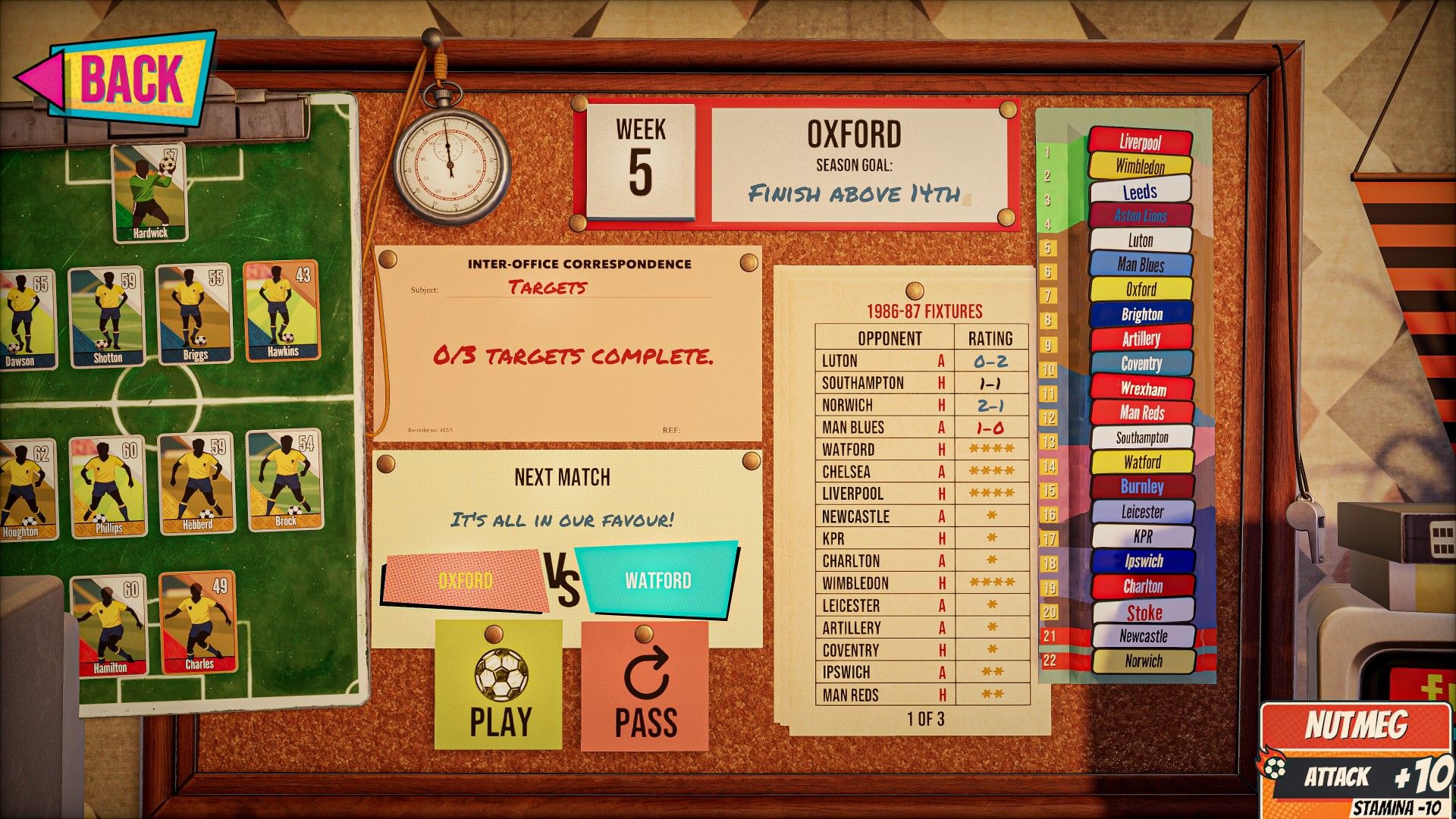This screenshot has height=819, width=1456.
Task: Select the Dawson player card
Action: (27, 320)
